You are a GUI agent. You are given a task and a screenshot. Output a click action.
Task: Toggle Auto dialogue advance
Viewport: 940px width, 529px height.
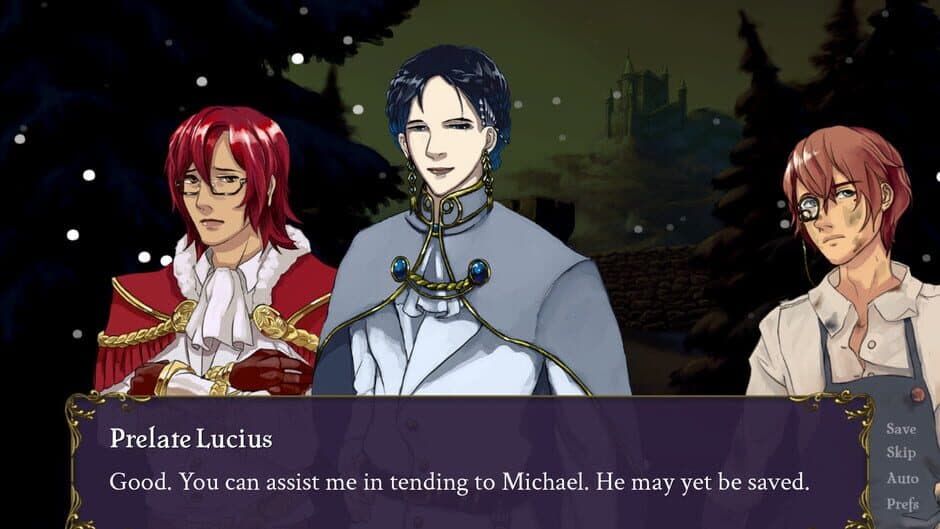click(x=901, y=478)
